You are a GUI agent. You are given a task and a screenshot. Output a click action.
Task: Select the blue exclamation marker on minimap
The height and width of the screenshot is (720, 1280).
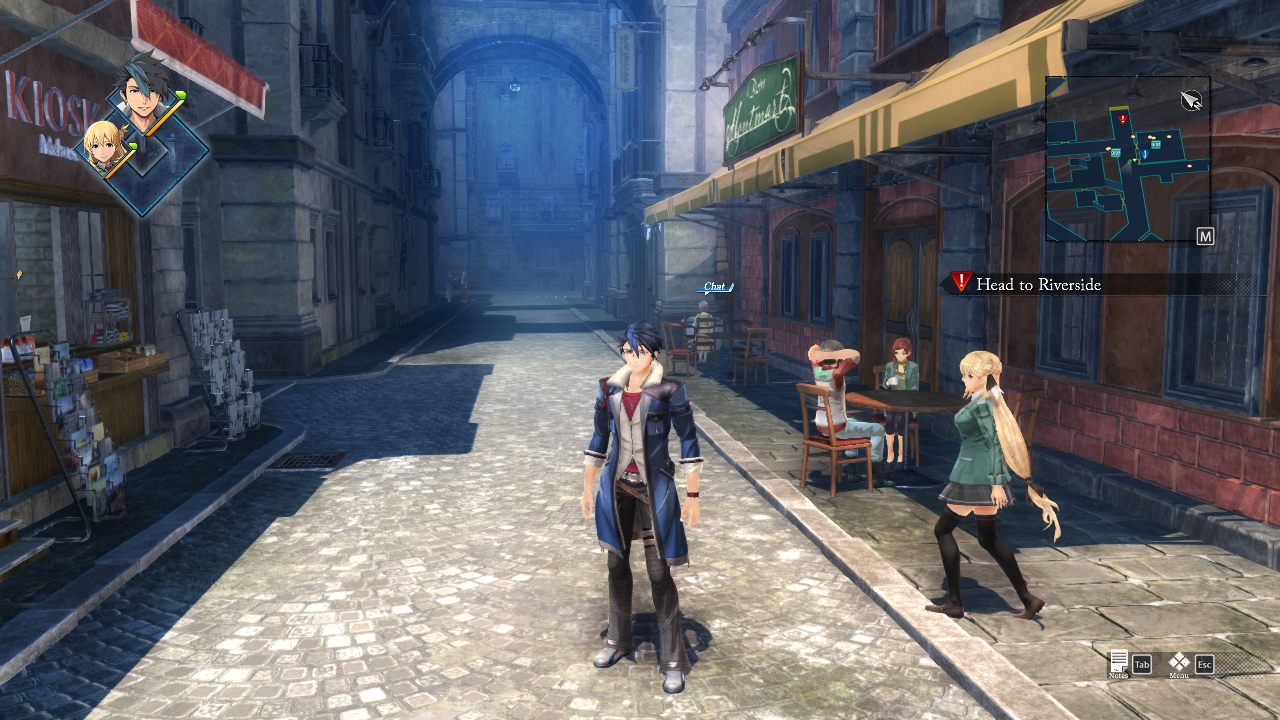[1144, 154]
